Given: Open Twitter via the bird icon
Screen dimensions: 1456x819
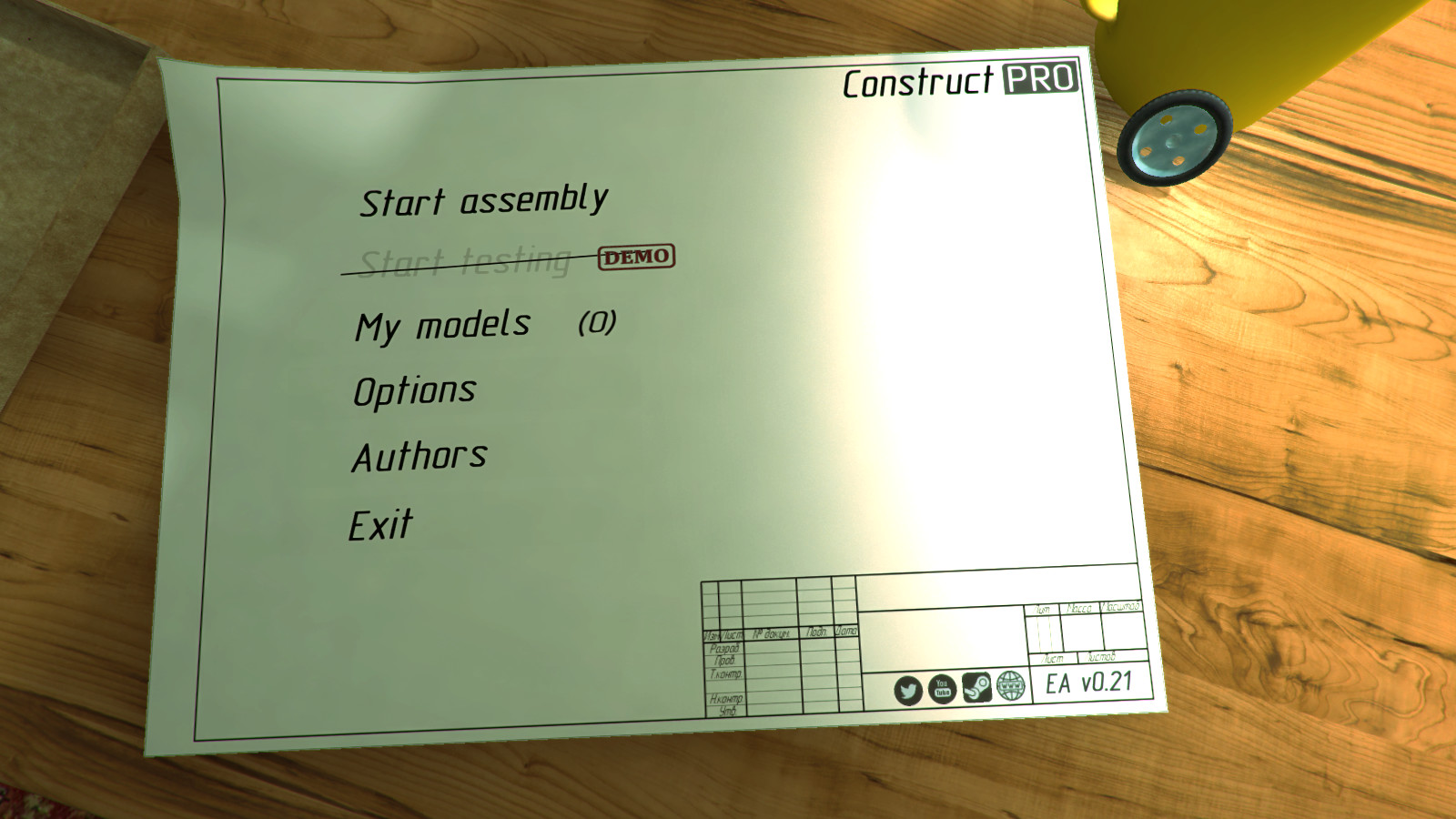Looking at the screenshot, I should point(909,690).
